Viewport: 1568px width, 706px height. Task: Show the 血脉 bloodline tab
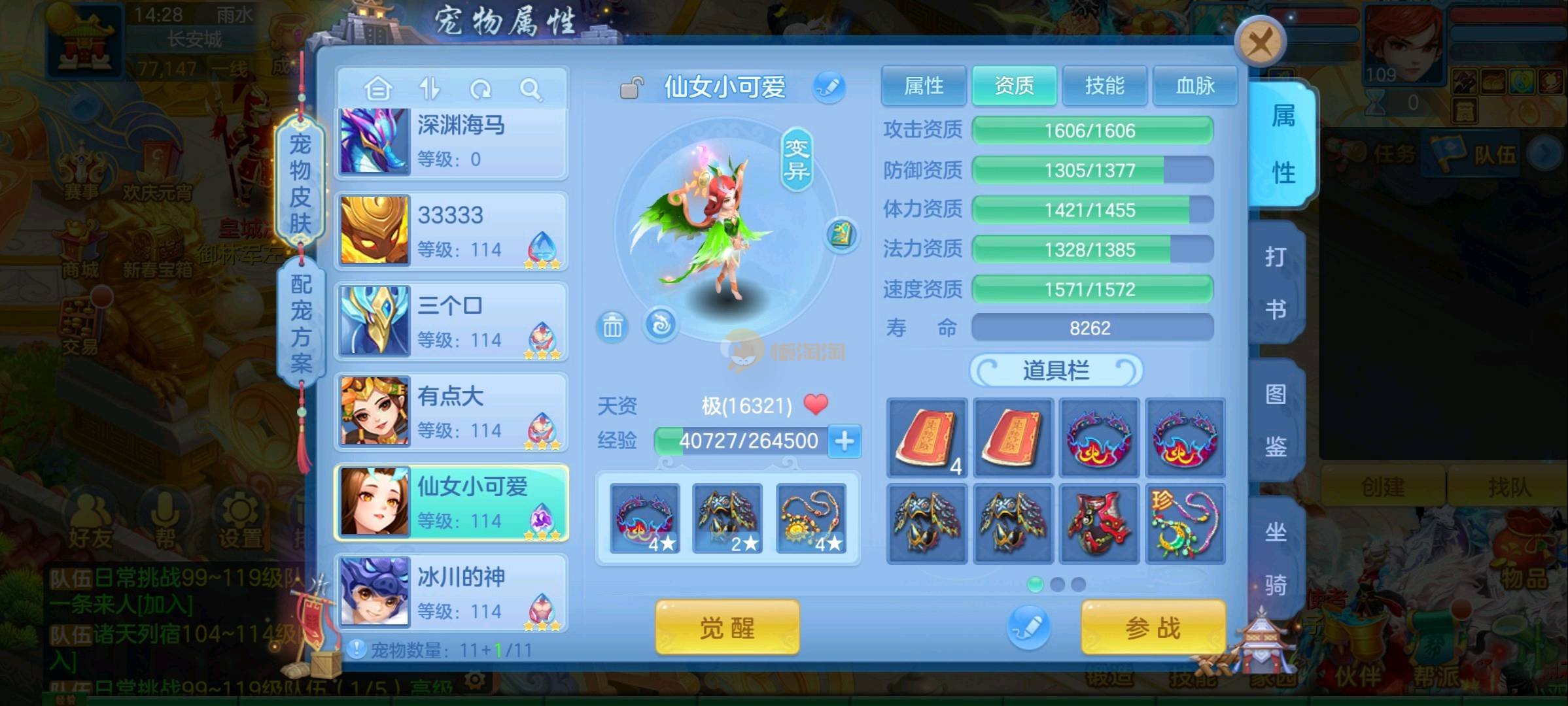1194,86
